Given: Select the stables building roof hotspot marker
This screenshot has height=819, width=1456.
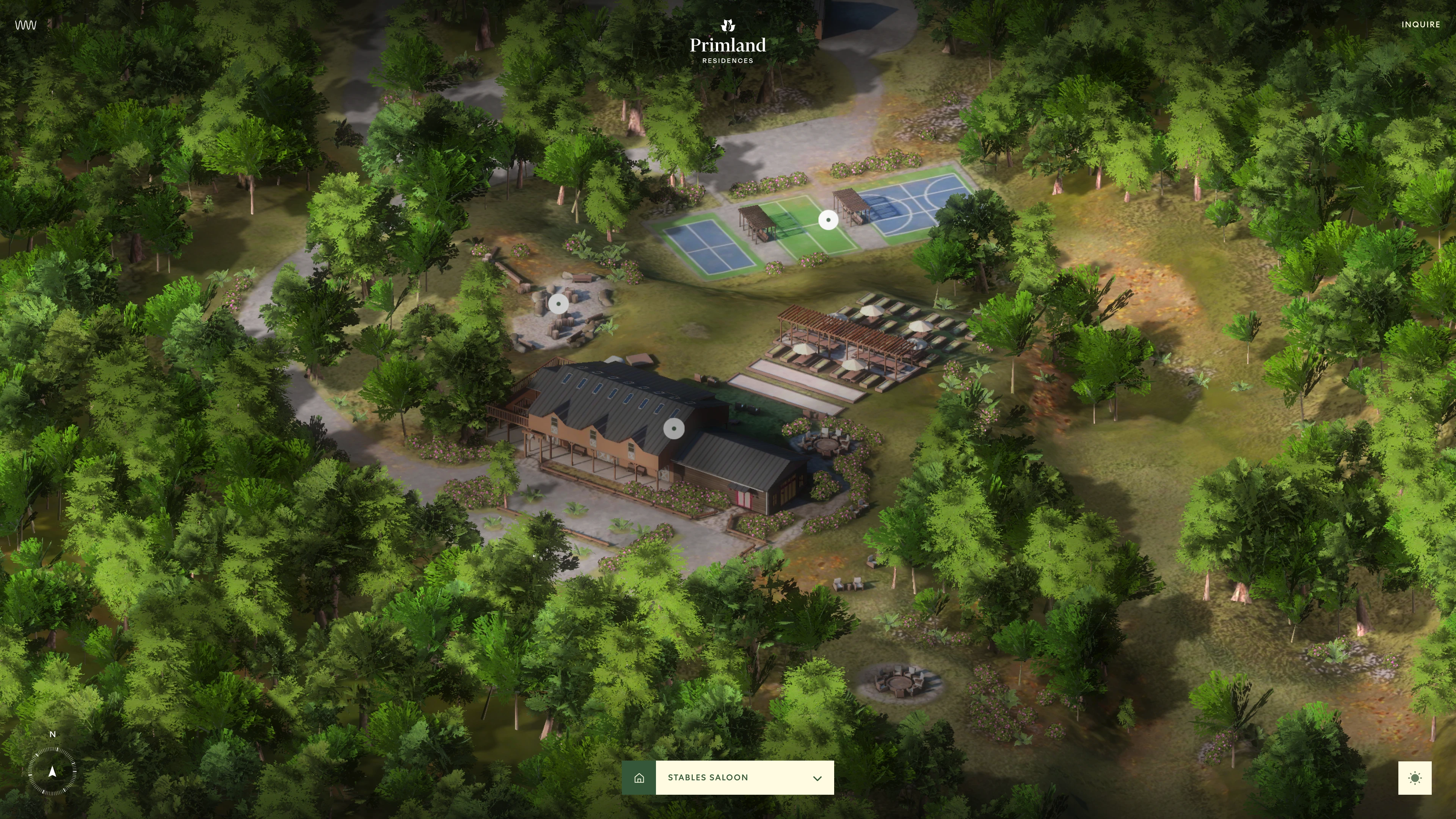Looking at the screenshot, I should 673,428.
